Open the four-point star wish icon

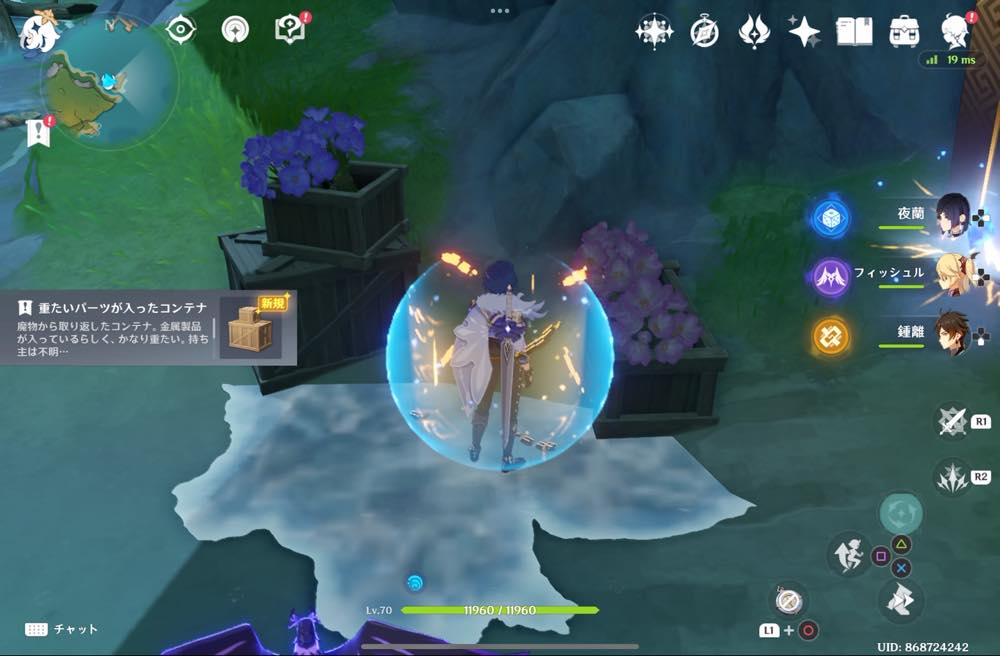point(804,32)
